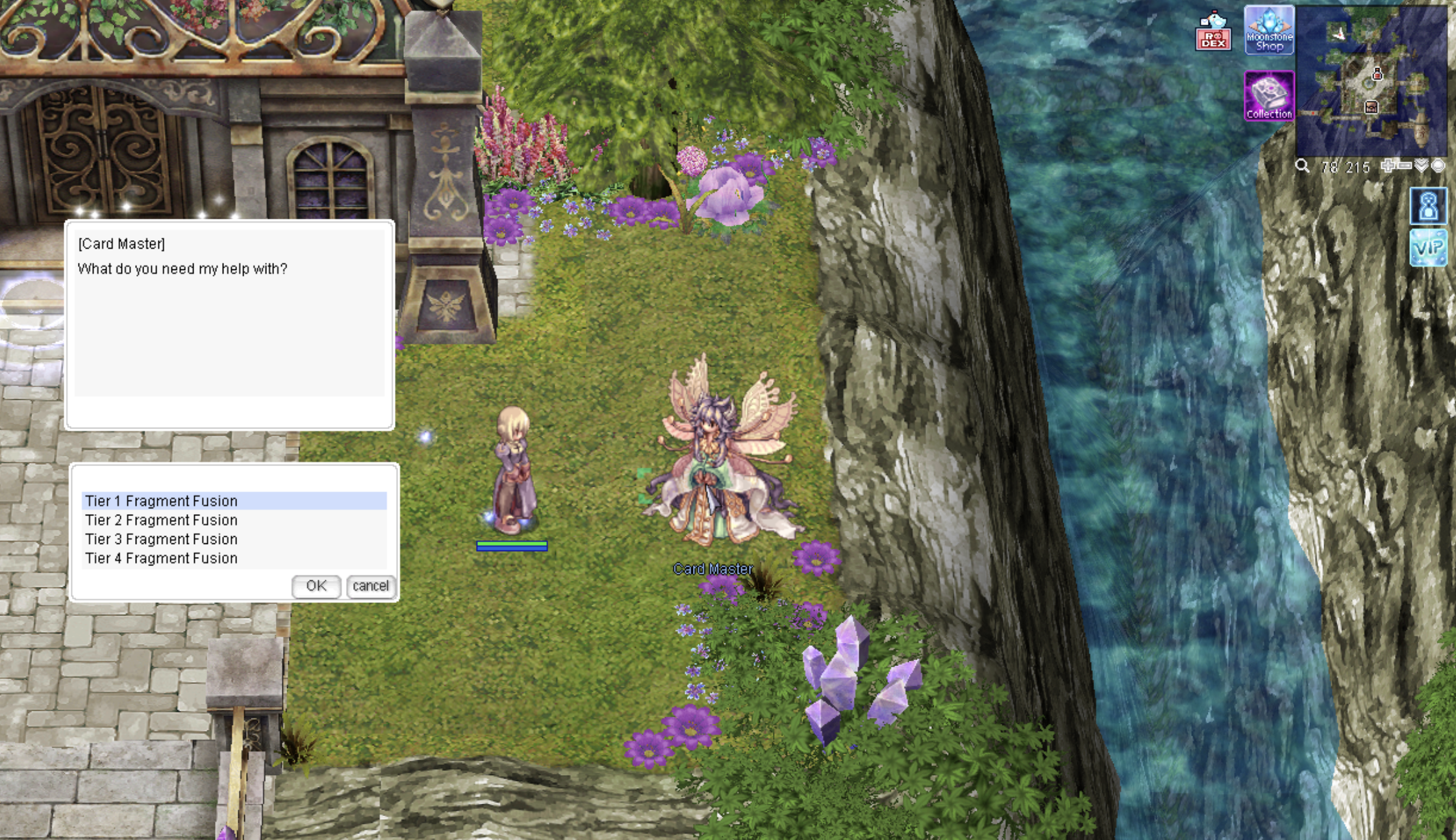Open the RODEX mail icon

[x=1213, y=31]
